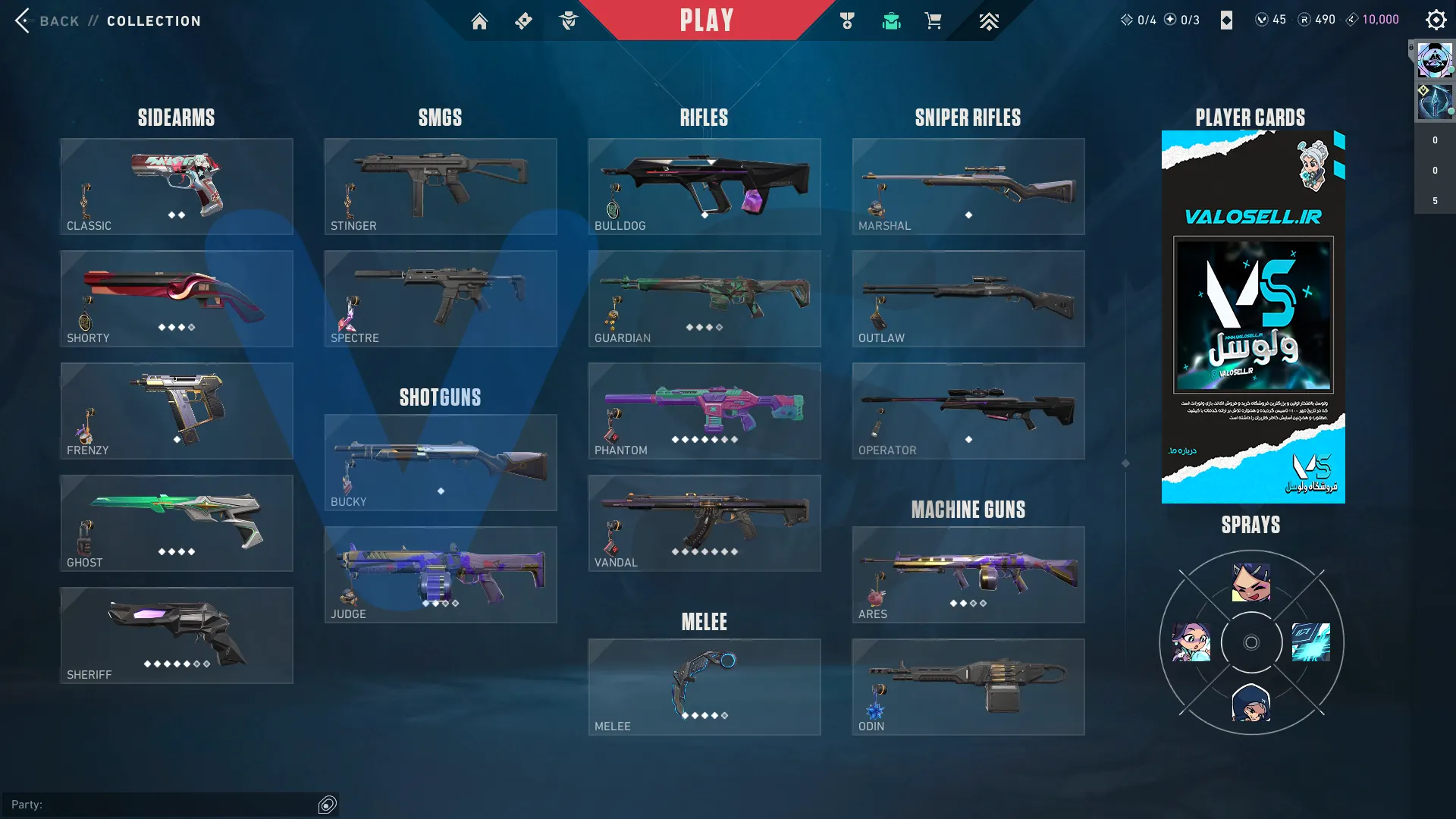
Task: Open the store shopping cart
Action: coord(933,21)
